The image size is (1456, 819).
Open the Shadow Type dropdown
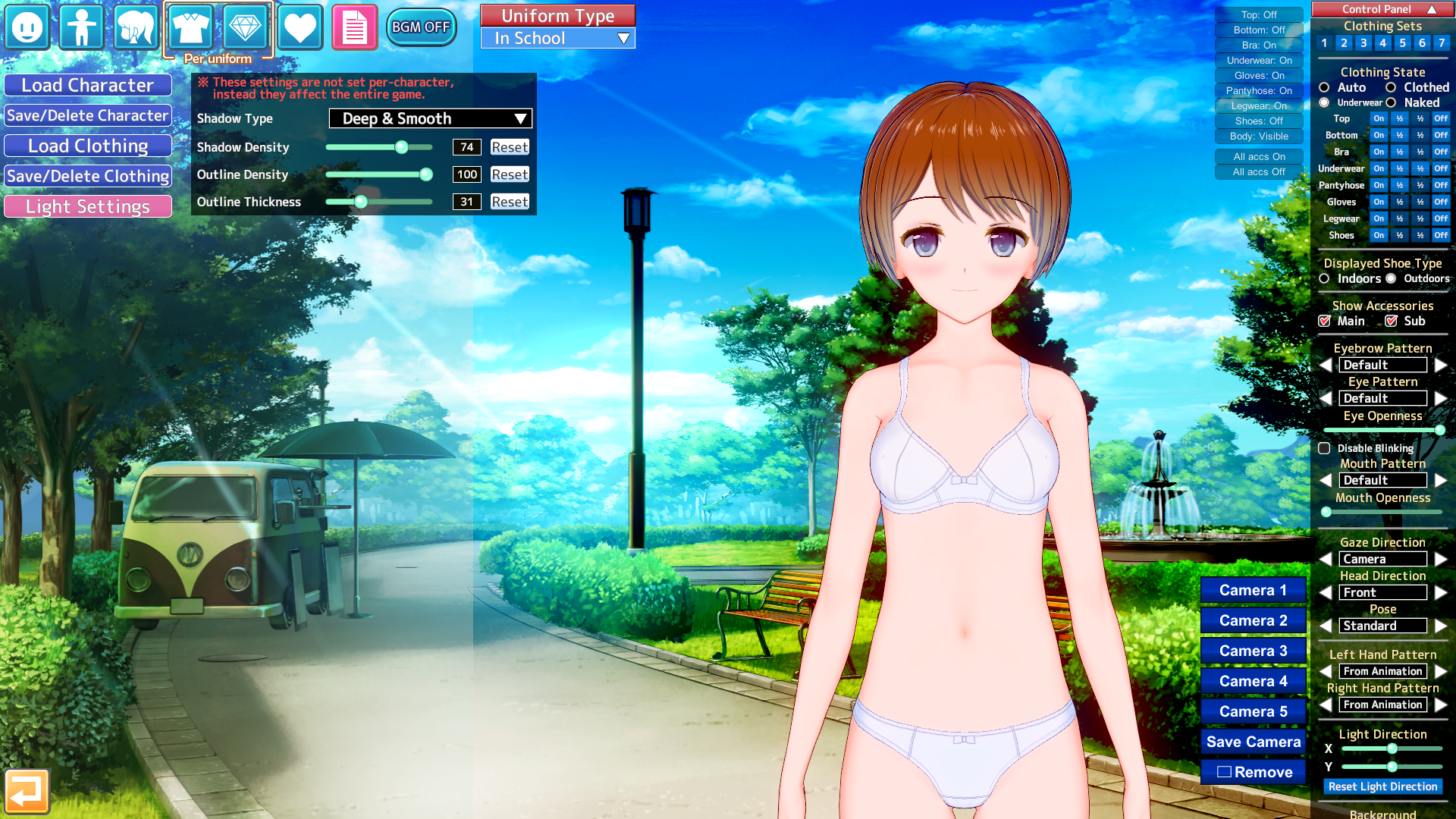pyautogui.click(x=430, y=118)
